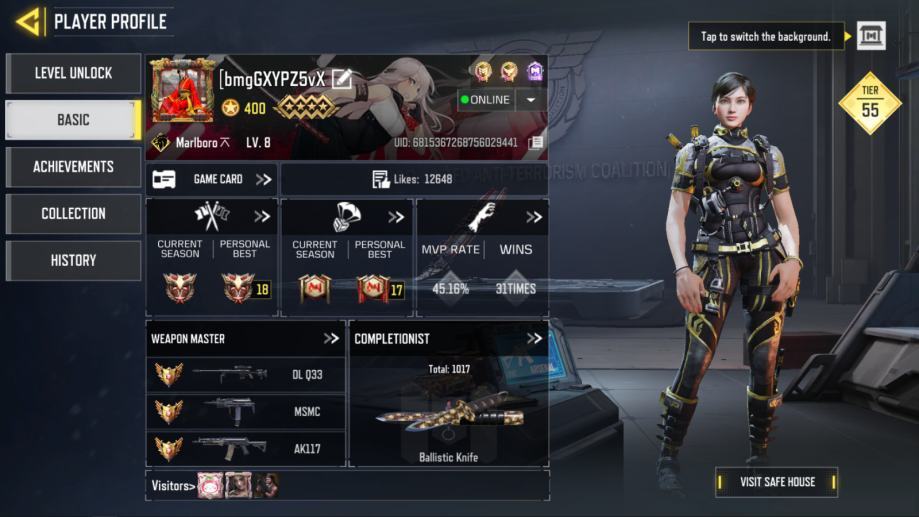The height and width of the screenshot is (517, 919).
Task: Select the Basic profile tab
Action: pyautogui.click(x=73, y=120)
